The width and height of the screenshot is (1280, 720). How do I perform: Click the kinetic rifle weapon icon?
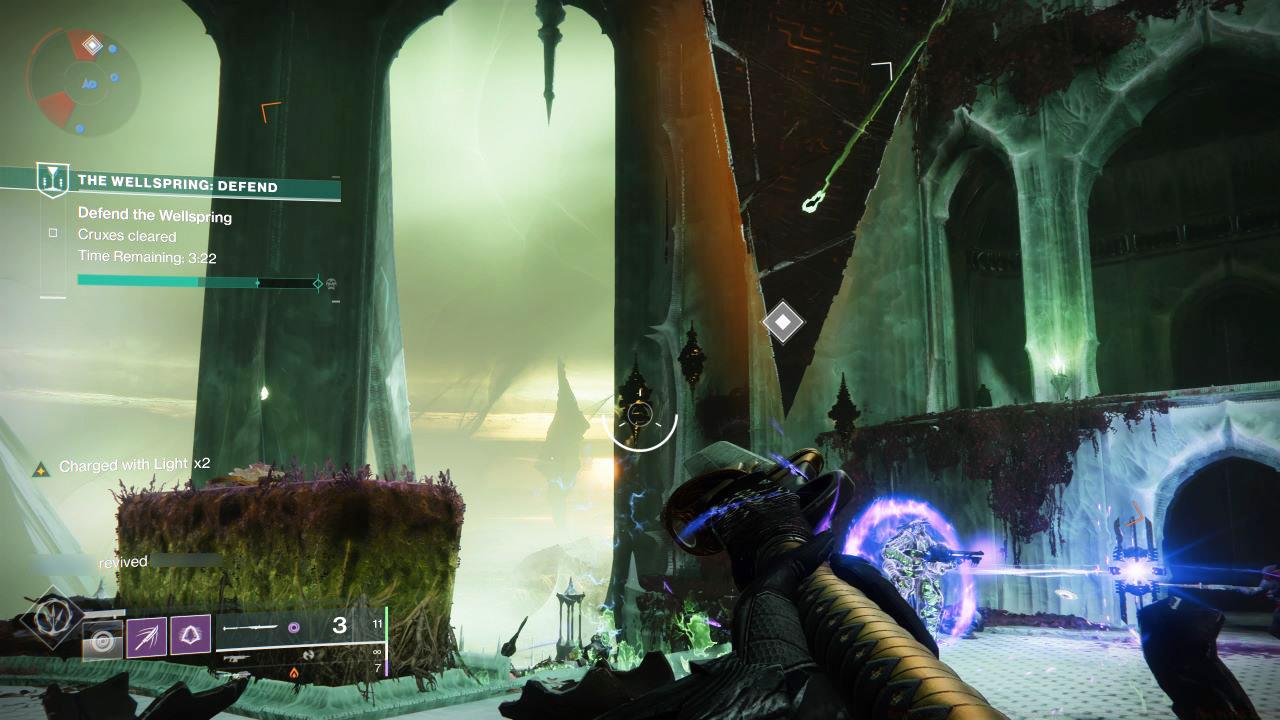pyautogui.click(x=238, y=658)
